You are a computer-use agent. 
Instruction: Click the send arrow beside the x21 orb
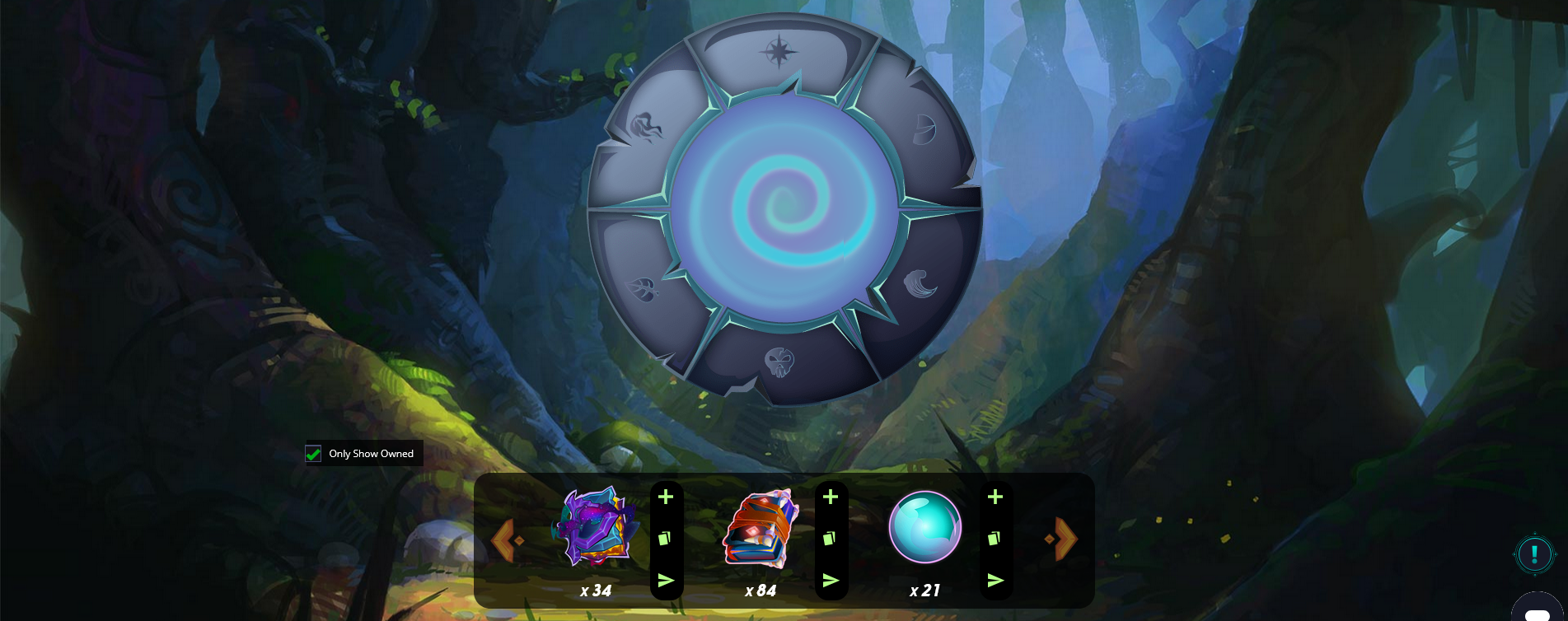point(995,580)
